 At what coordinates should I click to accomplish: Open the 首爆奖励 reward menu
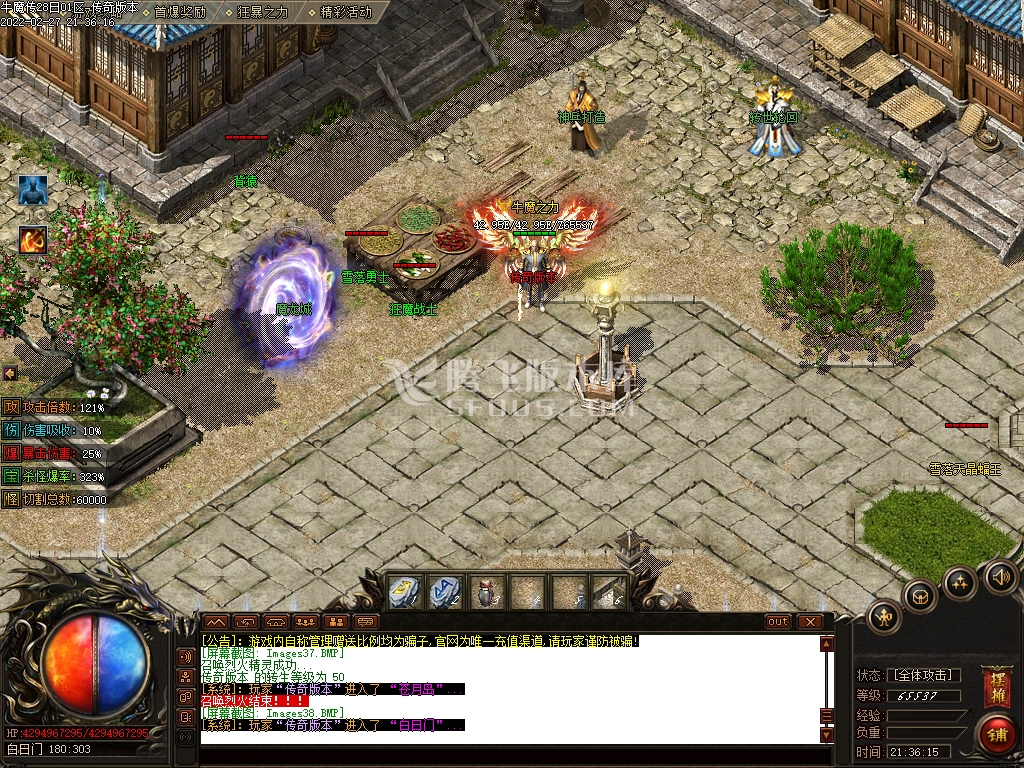pyautogui.click(x=180, y=12)
